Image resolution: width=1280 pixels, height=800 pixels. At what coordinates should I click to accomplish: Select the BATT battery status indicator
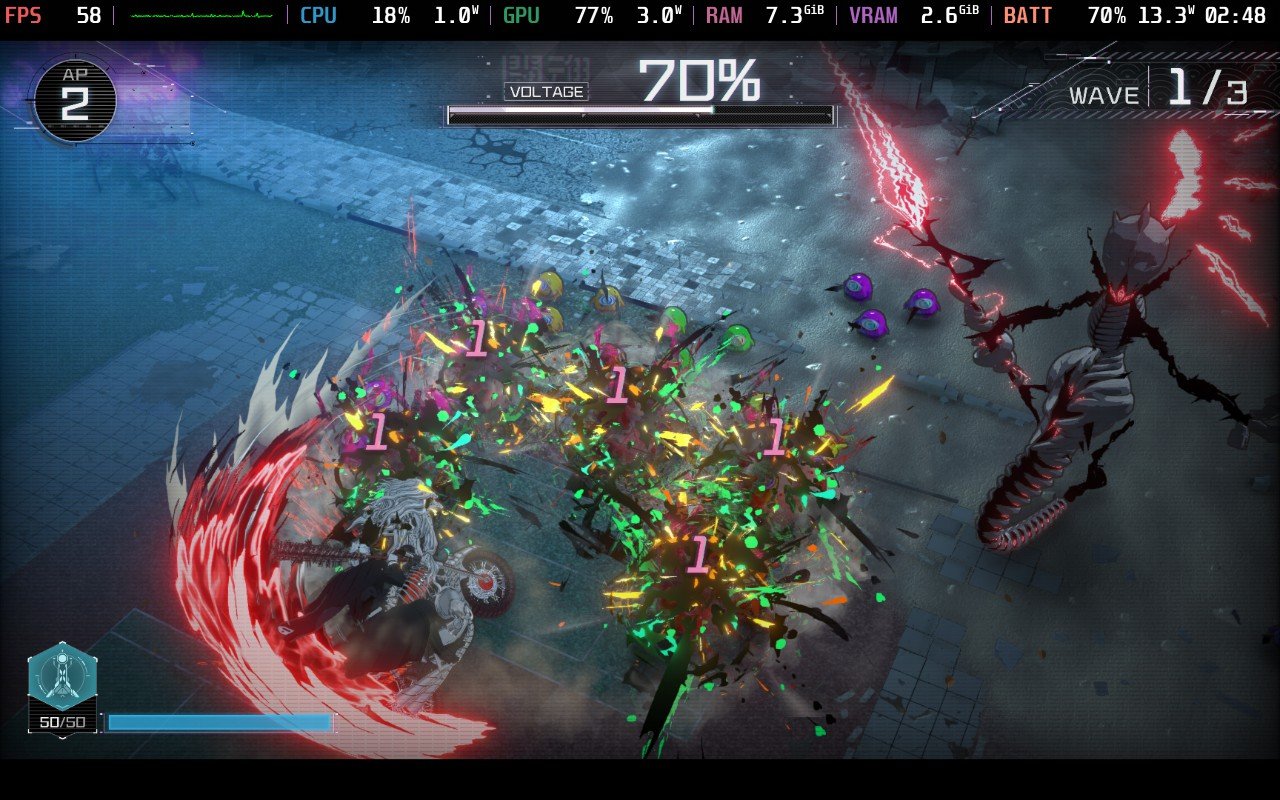click(1028, 15)
